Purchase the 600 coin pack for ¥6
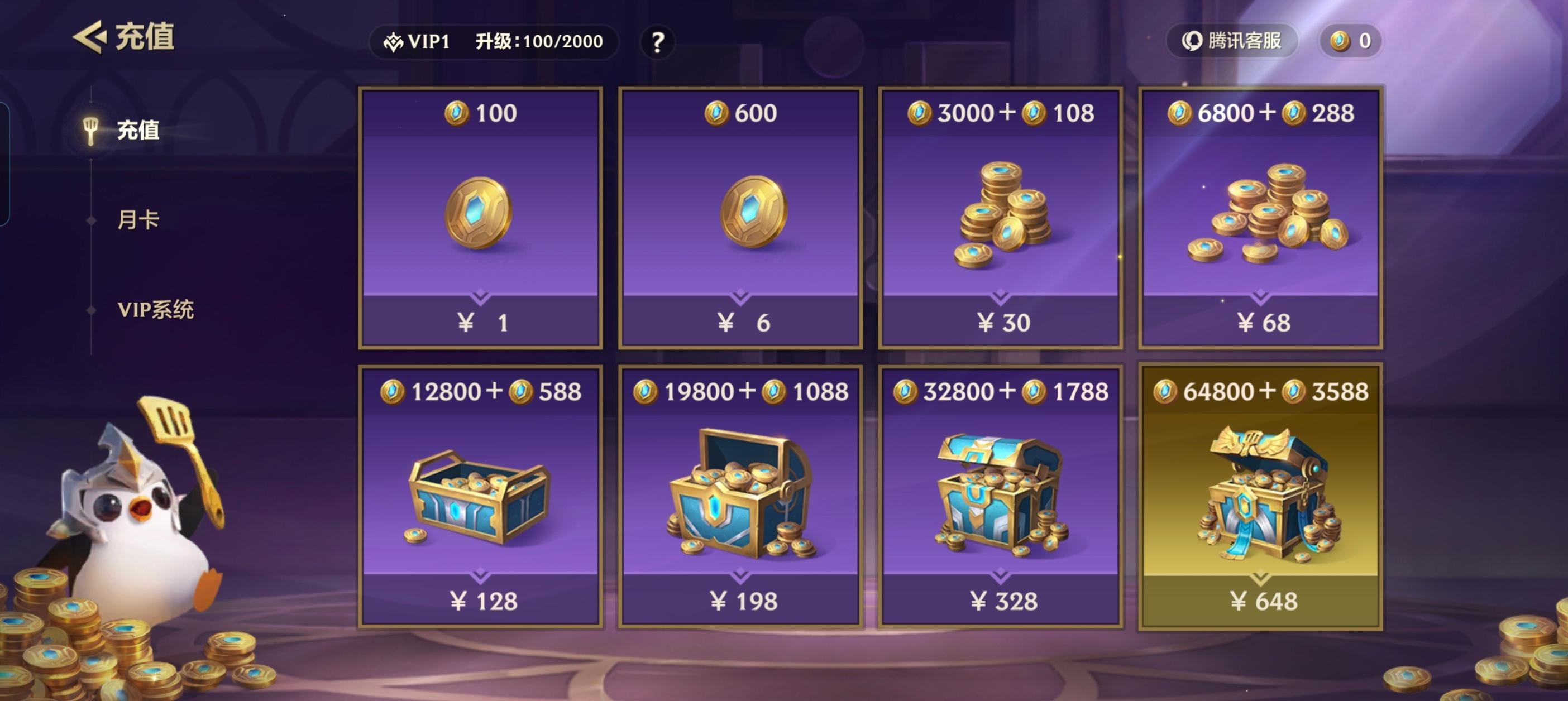Viewport: 1568px width, 701px height. pyautogui.click(x=742, y=323)
